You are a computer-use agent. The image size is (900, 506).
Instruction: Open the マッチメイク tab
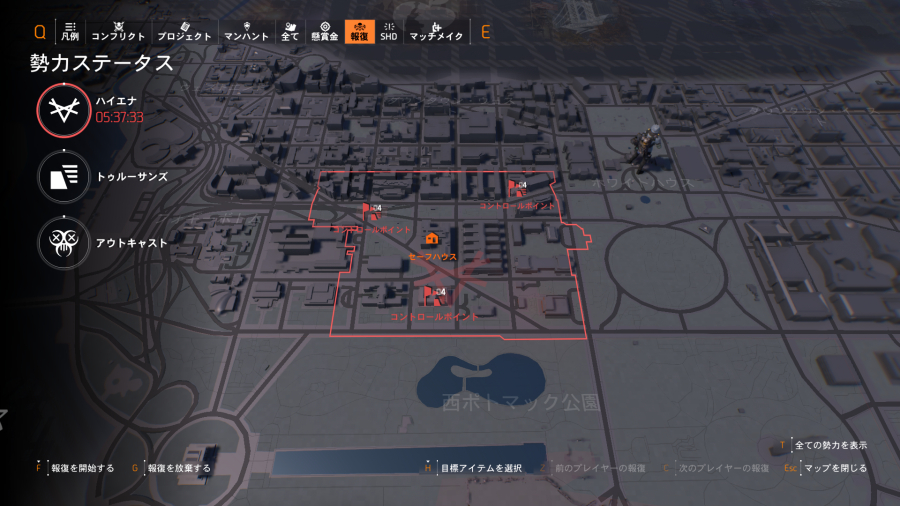[x=436, y=31]
